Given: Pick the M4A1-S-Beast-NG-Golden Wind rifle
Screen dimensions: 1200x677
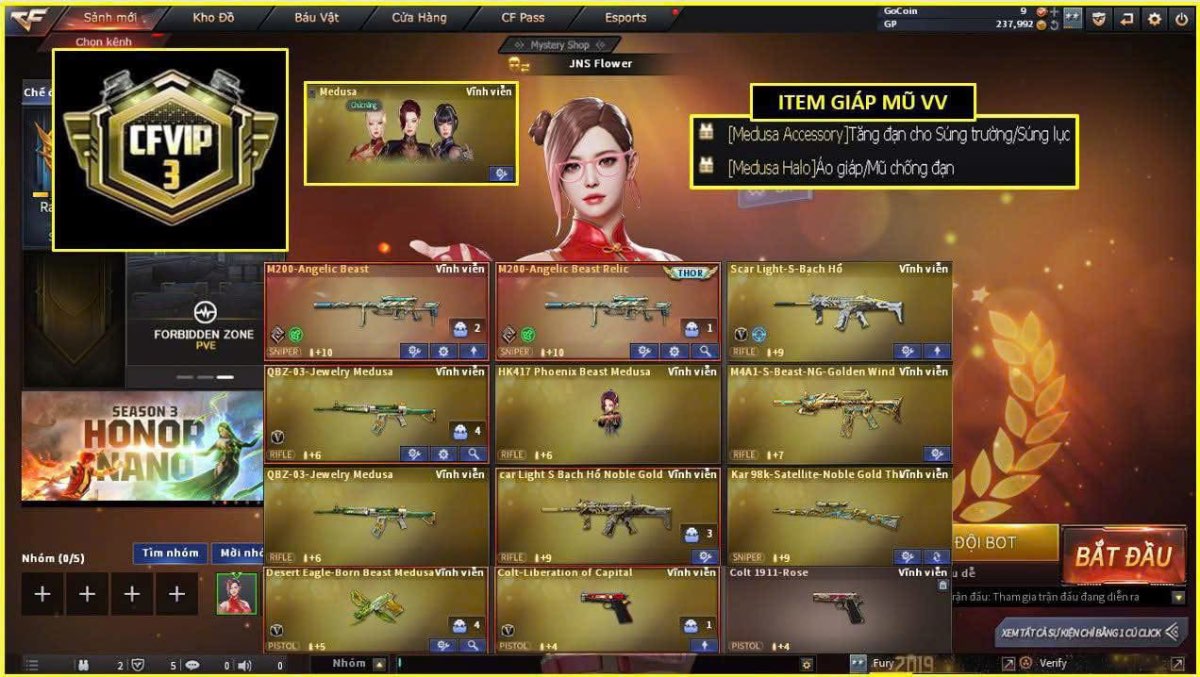Looking at the screenshot, I should pos(839,414).
